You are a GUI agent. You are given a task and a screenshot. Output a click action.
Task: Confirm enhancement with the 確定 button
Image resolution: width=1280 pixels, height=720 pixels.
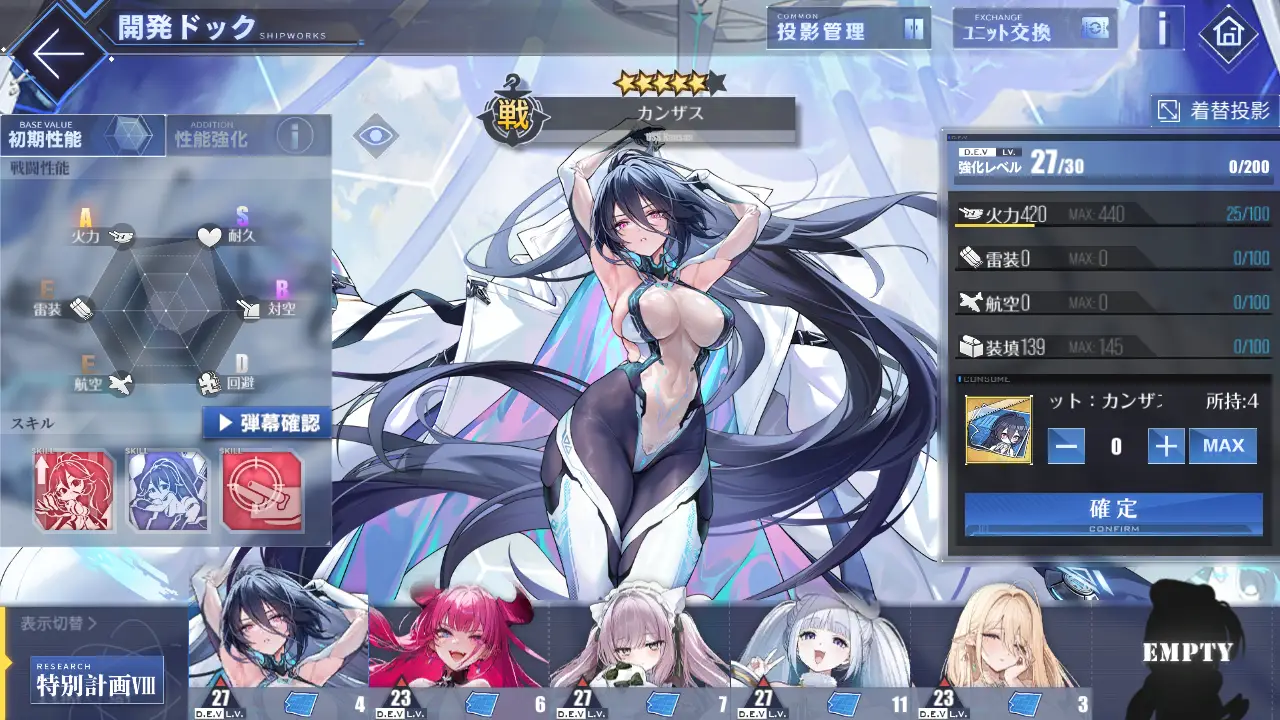(x=1113, y=513)
